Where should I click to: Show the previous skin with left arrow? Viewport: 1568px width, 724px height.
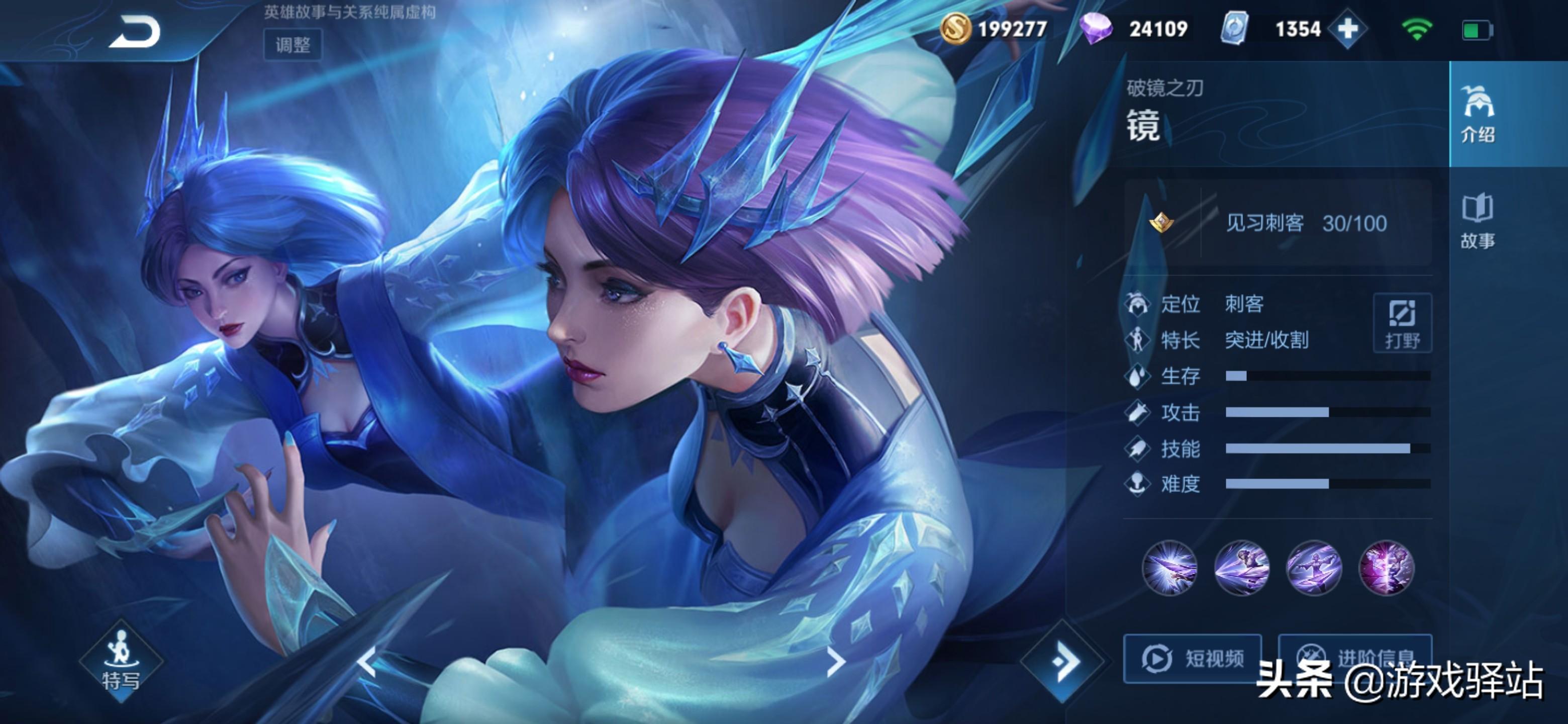click(368, 661)
